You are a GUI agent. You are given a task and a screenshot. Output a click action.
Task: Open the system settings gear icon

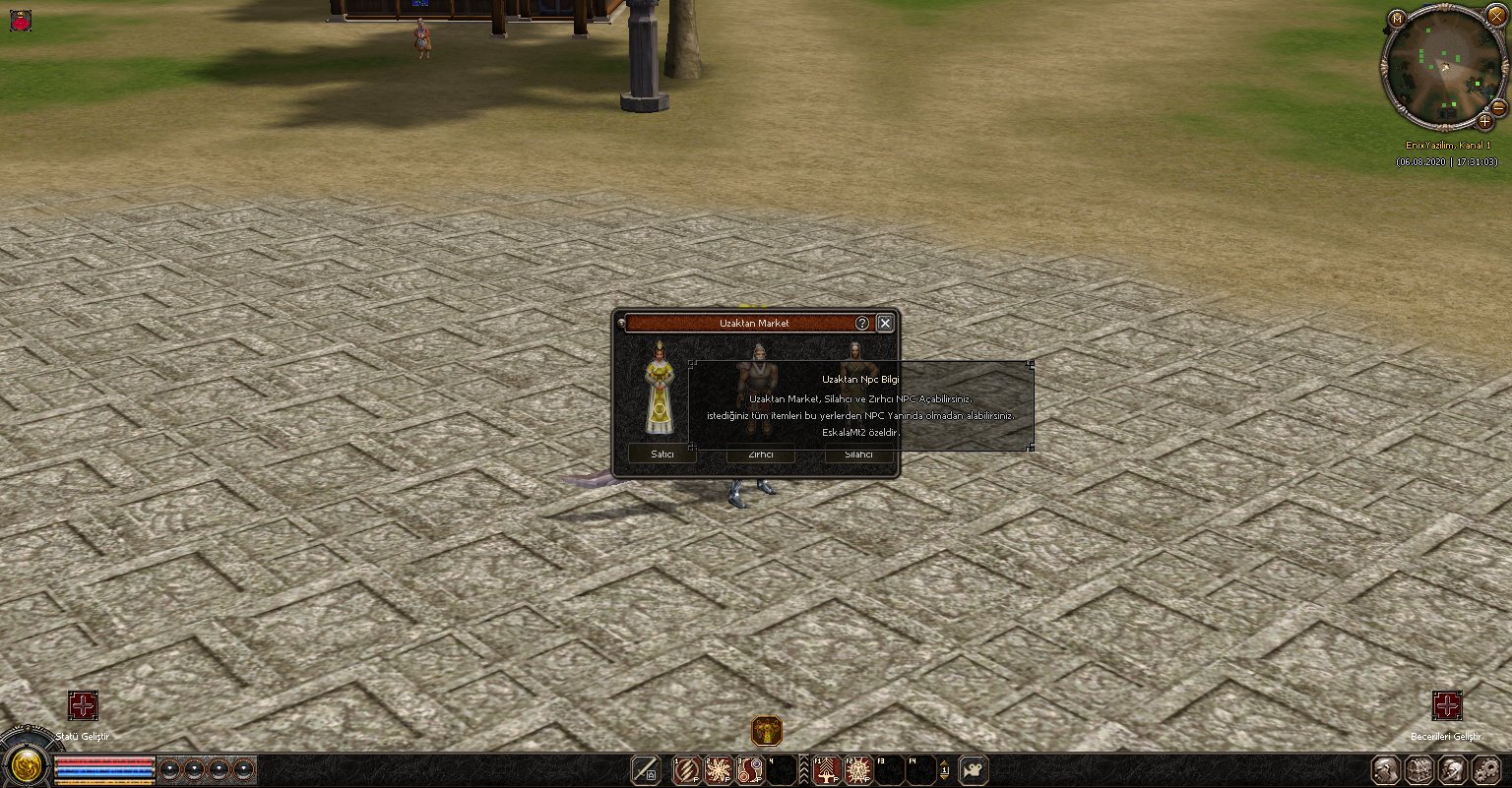click(1484, 769)
